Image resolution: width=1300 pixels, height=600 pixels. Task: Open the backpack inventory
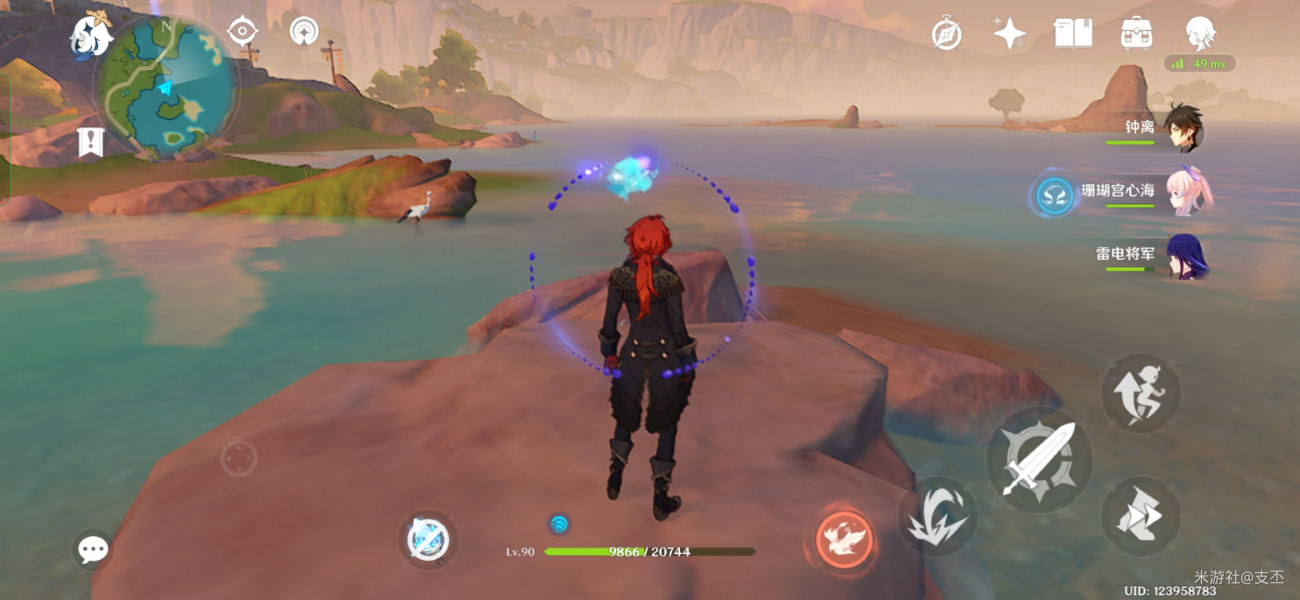point(1137,34)
